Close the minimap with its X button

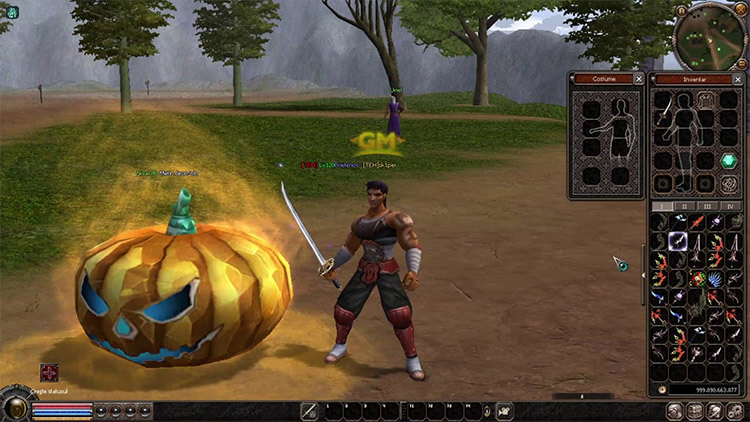click(740, 8)
